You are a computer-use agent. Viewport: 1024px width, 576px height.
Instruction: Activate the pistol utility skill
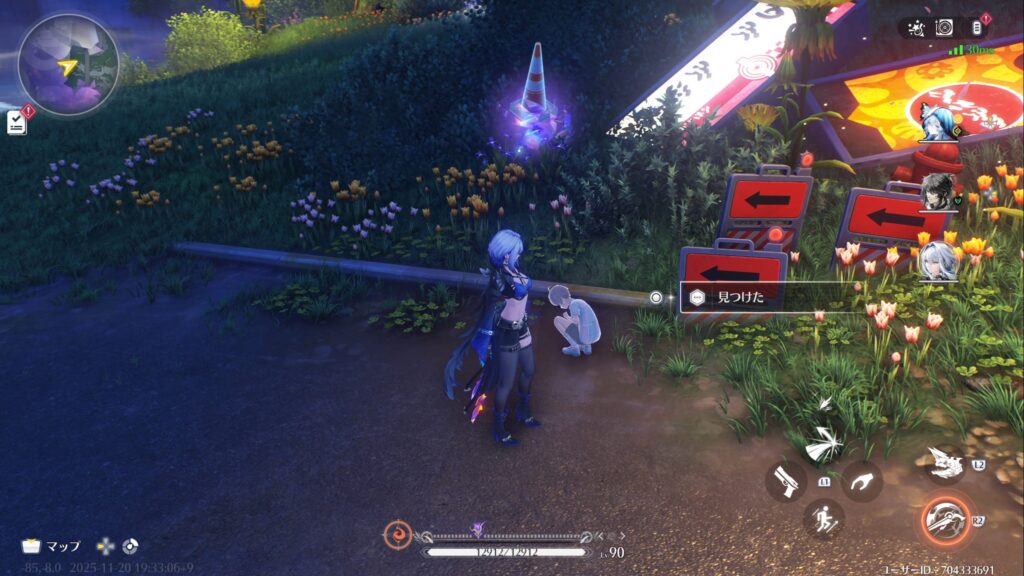(786, 482)
